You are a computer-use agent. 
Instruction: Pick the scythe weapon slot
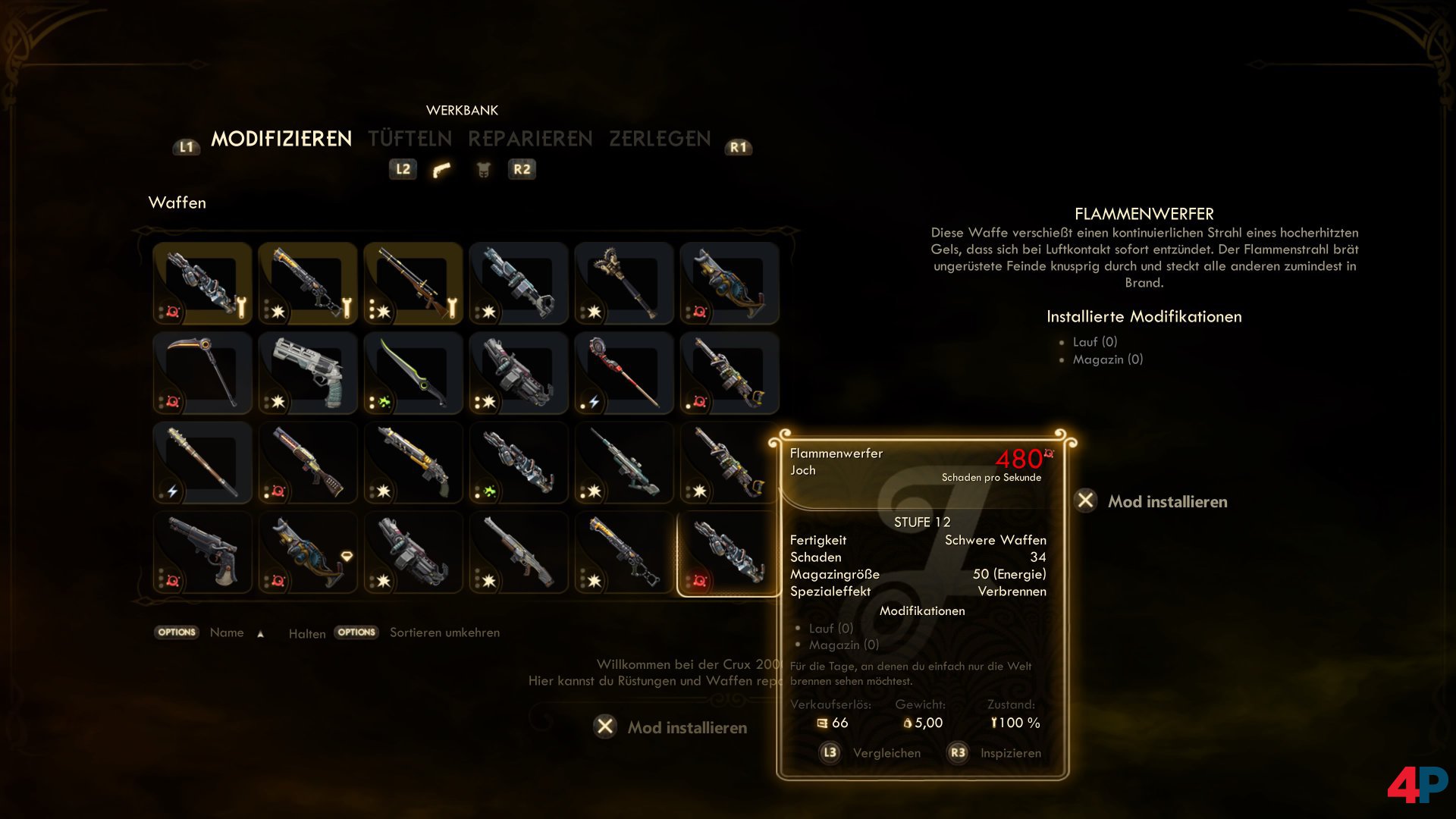(x=202, y=373)
